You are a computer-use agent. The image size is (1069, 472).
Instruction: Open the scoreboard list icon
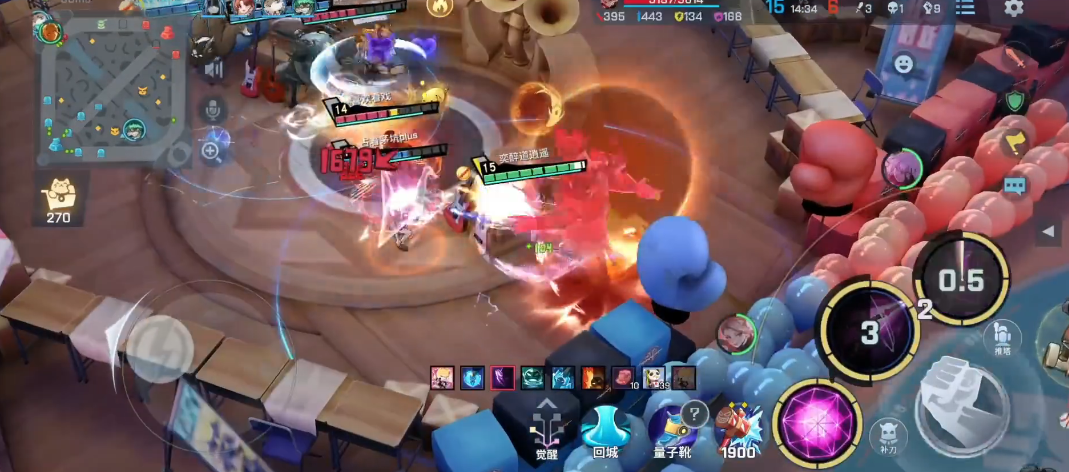(x=964, y=9)
